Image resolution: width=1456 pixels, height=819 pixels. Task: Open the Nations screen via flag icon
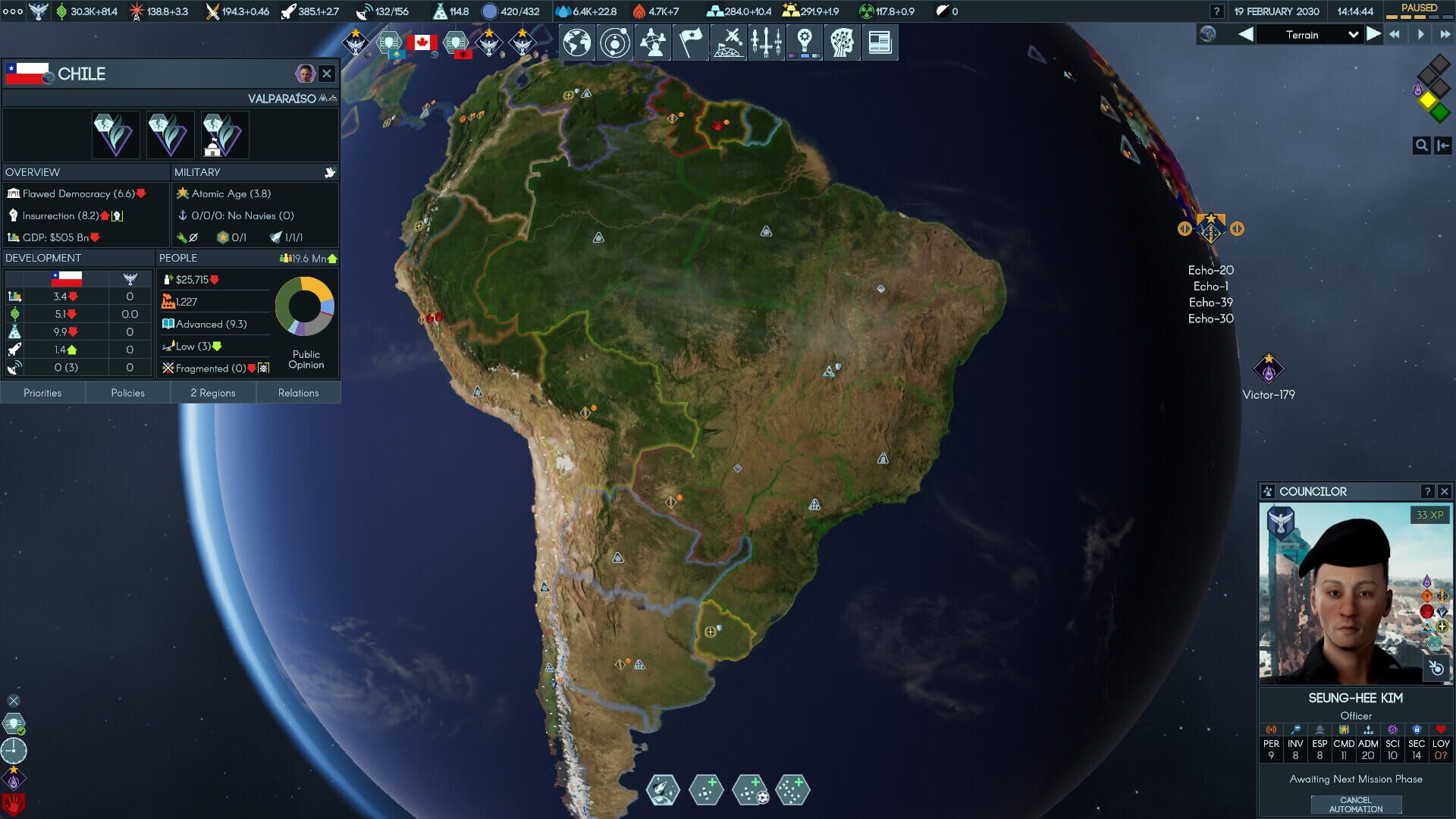tap(691, 42)
